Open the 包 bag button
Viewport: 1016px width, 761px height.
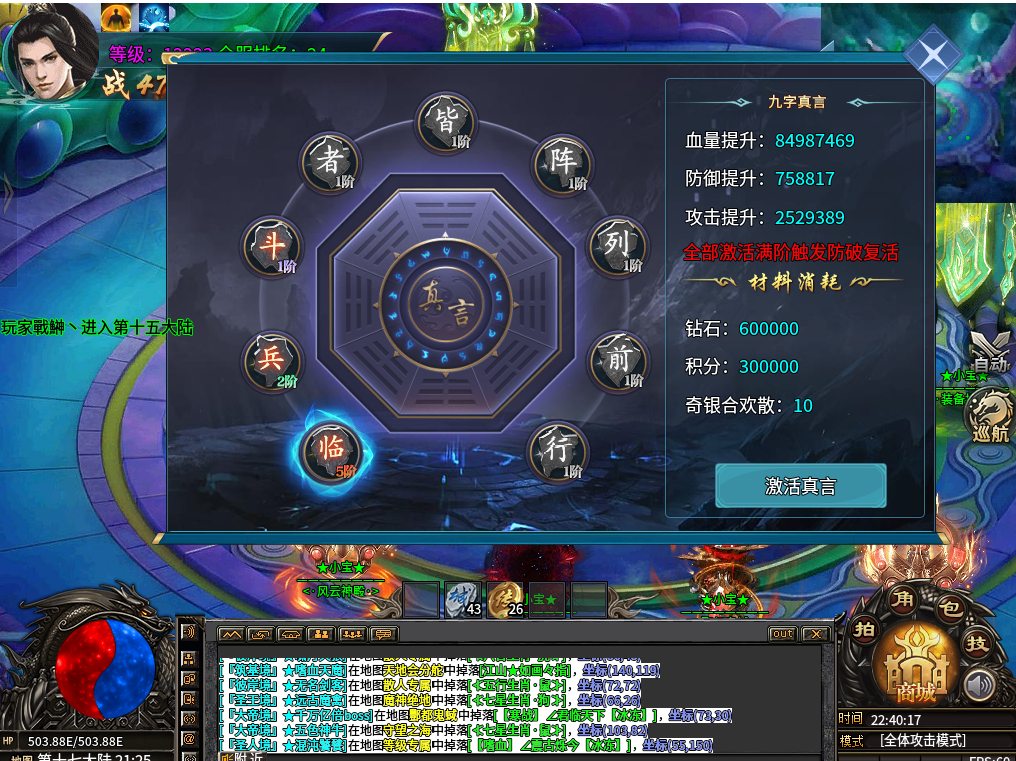pos(949,606)
